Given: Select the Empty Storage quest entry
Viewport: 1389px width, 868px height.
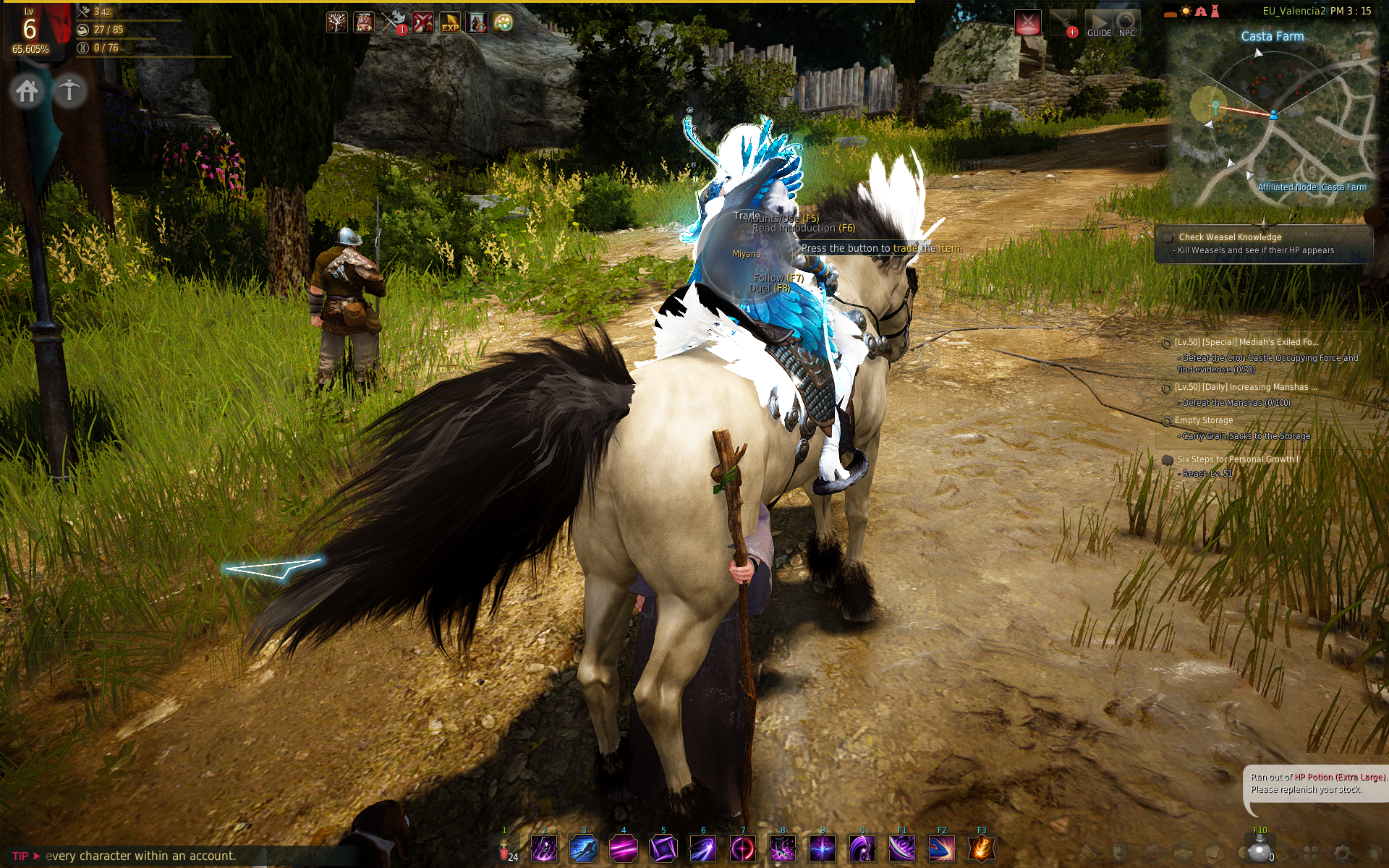Looking at the screenshot, I should coord(1204,420).
